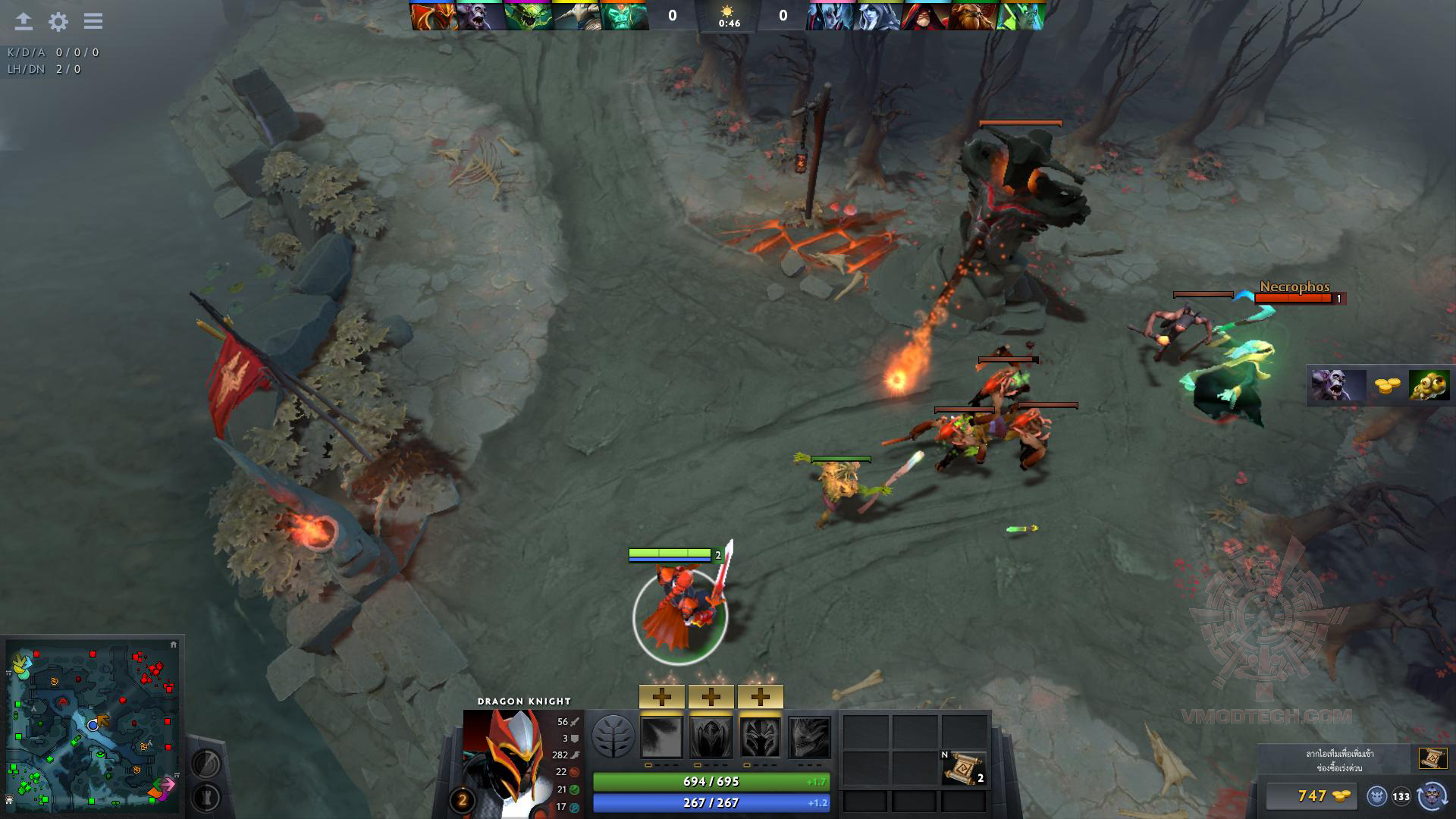
Task: Level up the Breathe Fire ability
Action: click(x=662, y=696)
